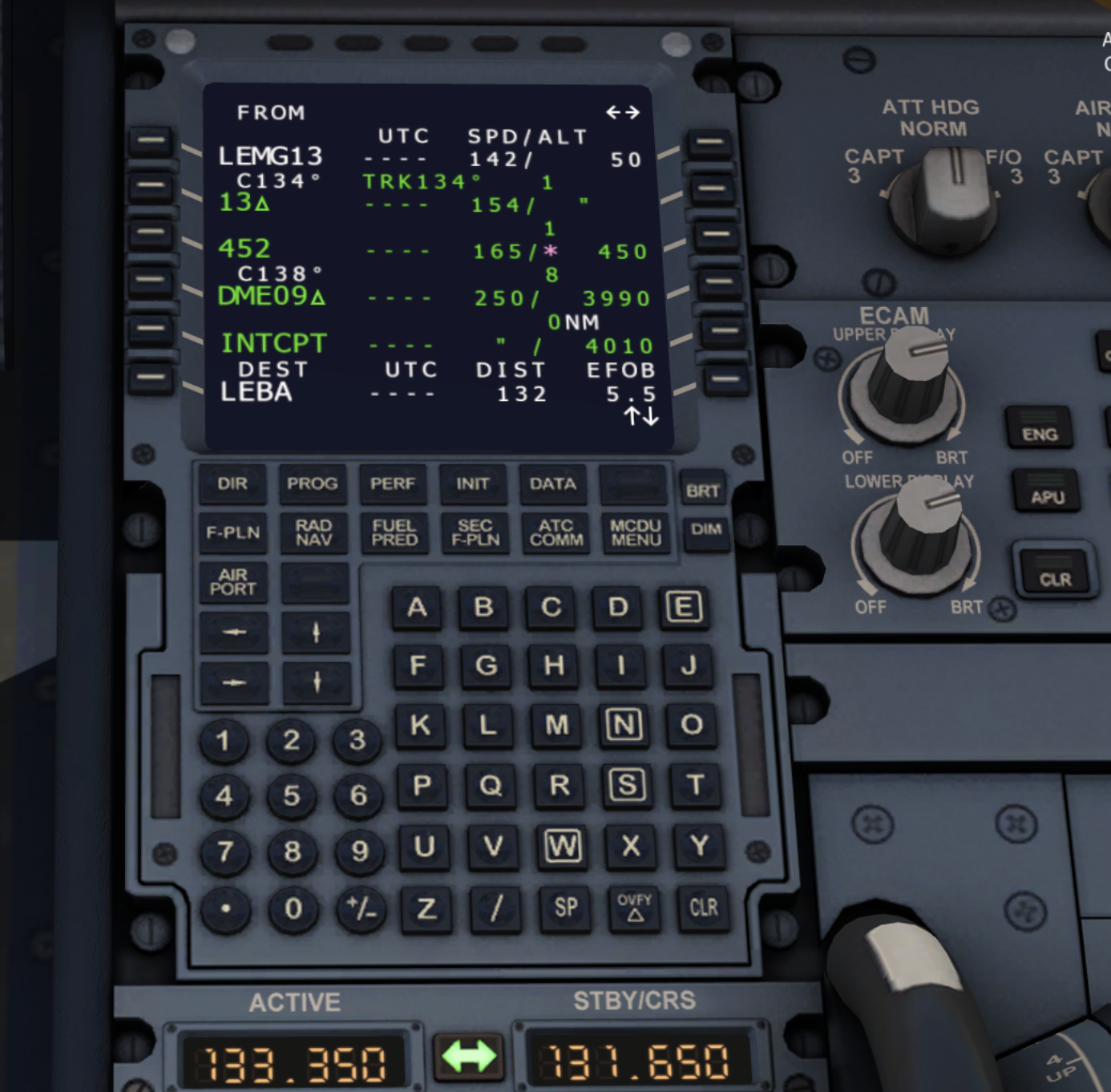Image resolution: width=1111 pixels, height=1092 pixels.
Task: Select the DIR key on the MCDU
Action: click(233, 484)
